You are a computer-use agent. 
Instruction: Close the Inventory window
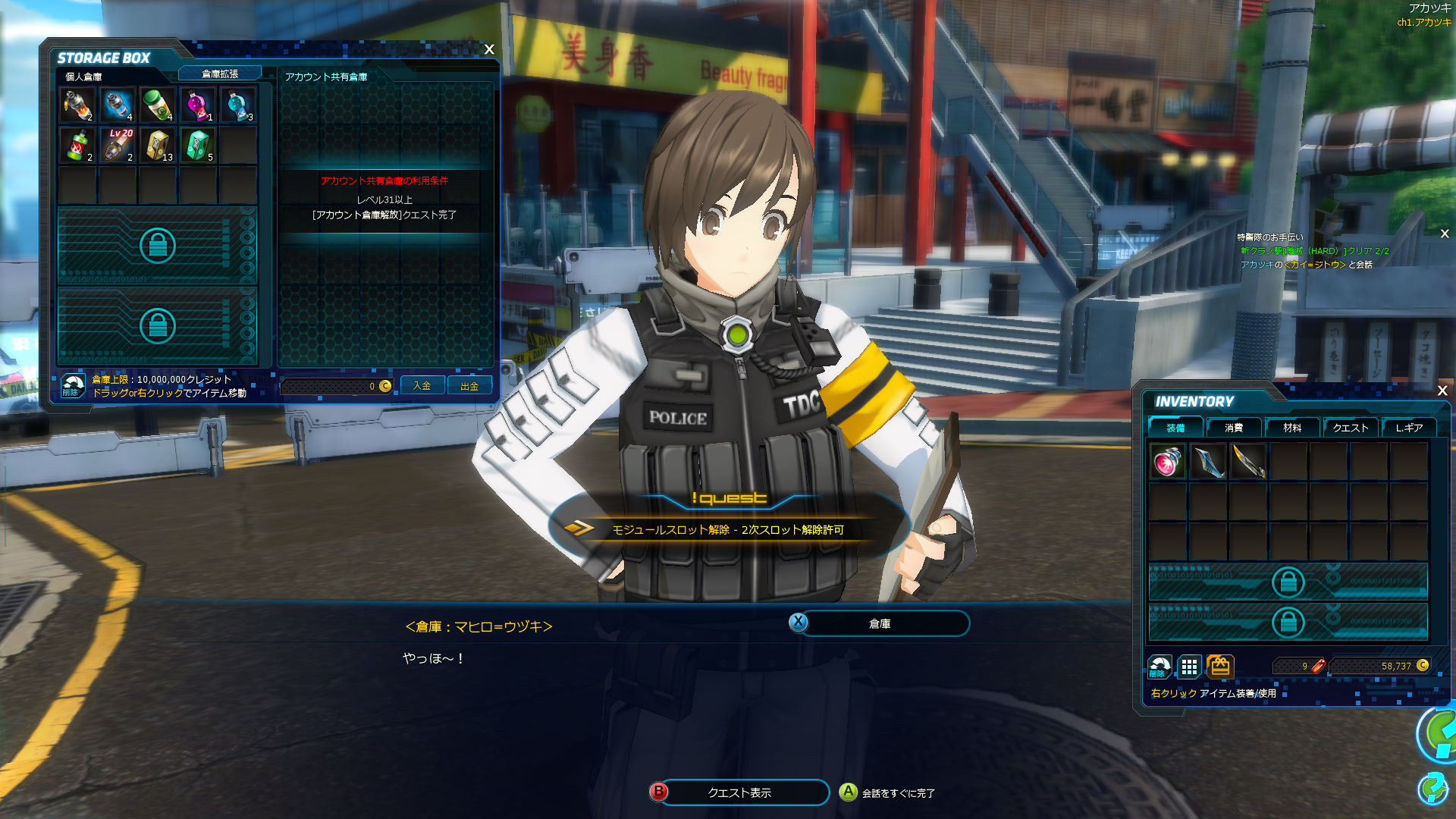click(1442, 391)
